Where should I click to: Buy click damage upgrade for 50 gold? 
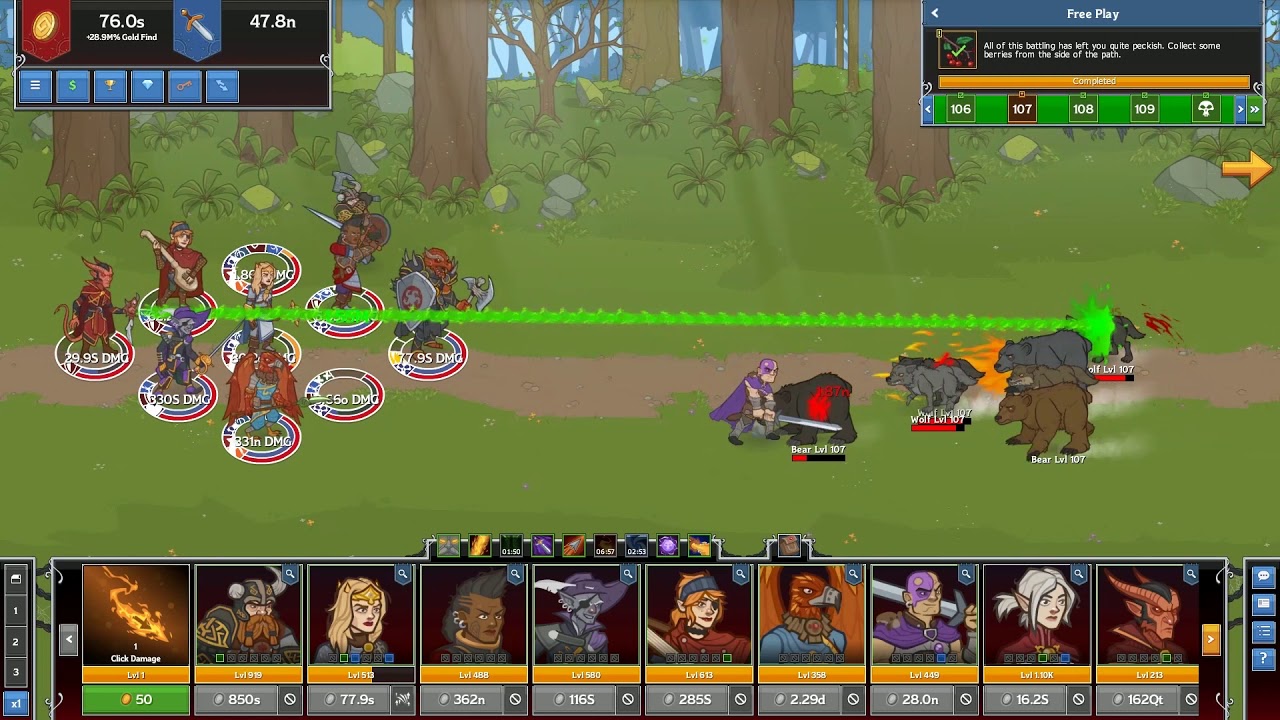click(136, 699)
